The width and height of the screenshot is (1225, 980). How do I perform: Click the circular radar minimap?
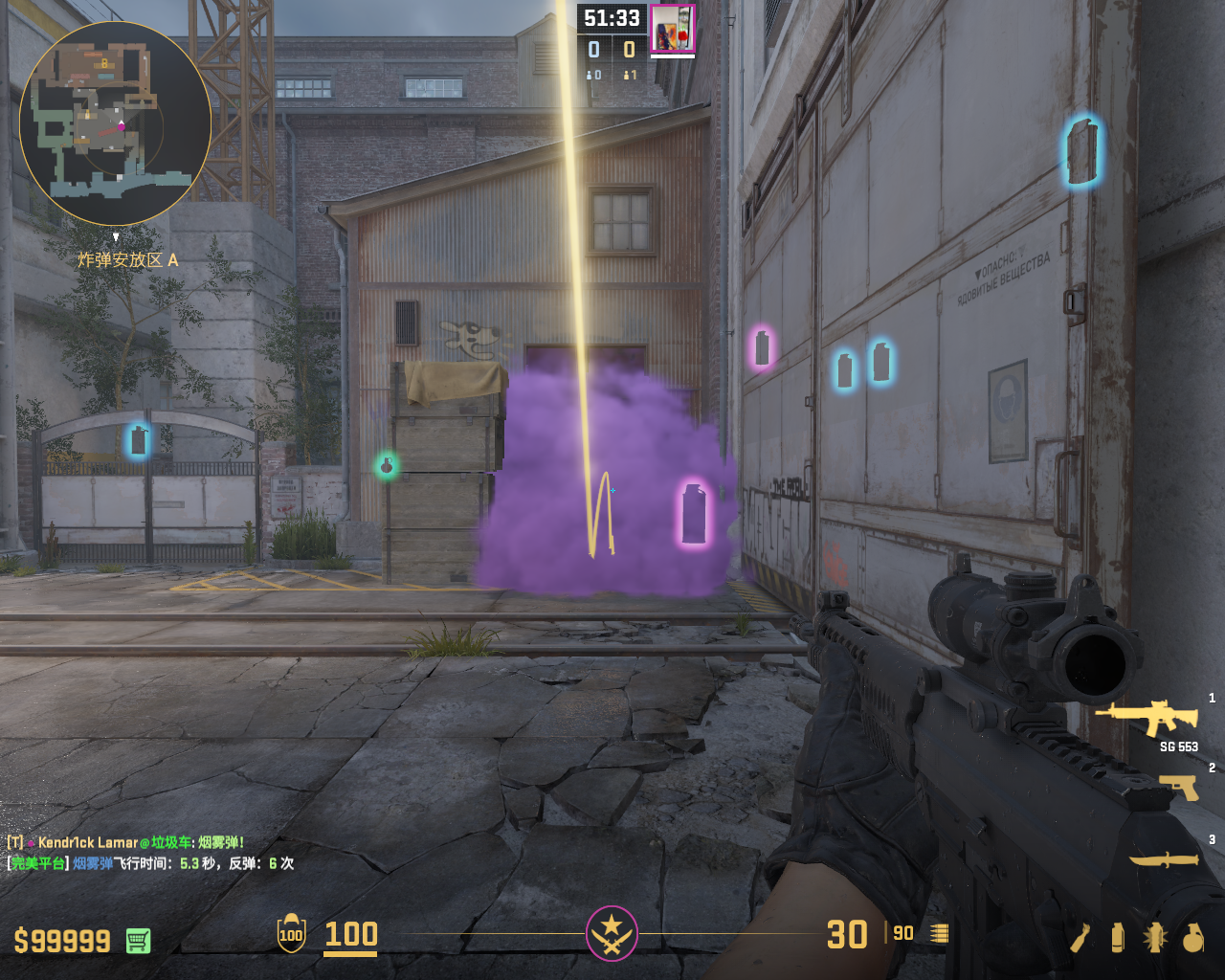pos(115,122)
